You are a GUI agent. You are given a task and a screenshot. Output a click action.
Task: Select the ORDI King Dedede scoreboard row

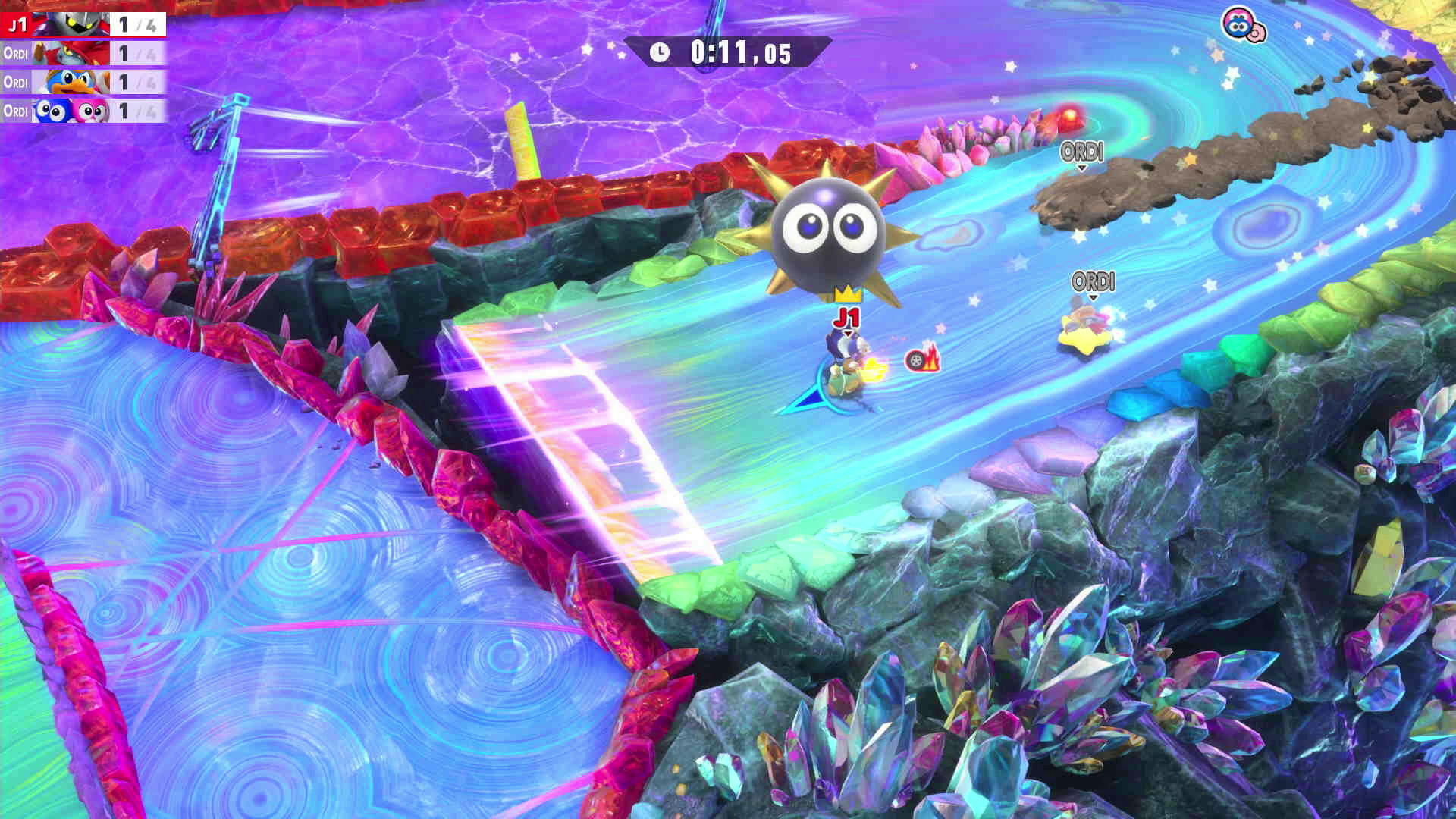(x=83, y=82)
